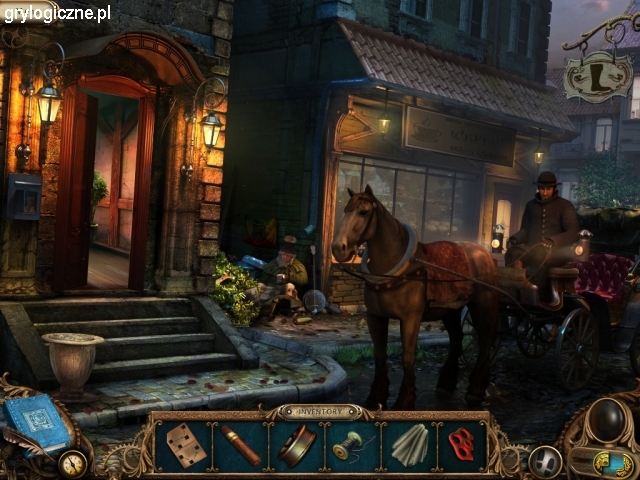Click the Inventory label plaque
640x480 pixels.
pyautogui.click(x=320, y=411)
